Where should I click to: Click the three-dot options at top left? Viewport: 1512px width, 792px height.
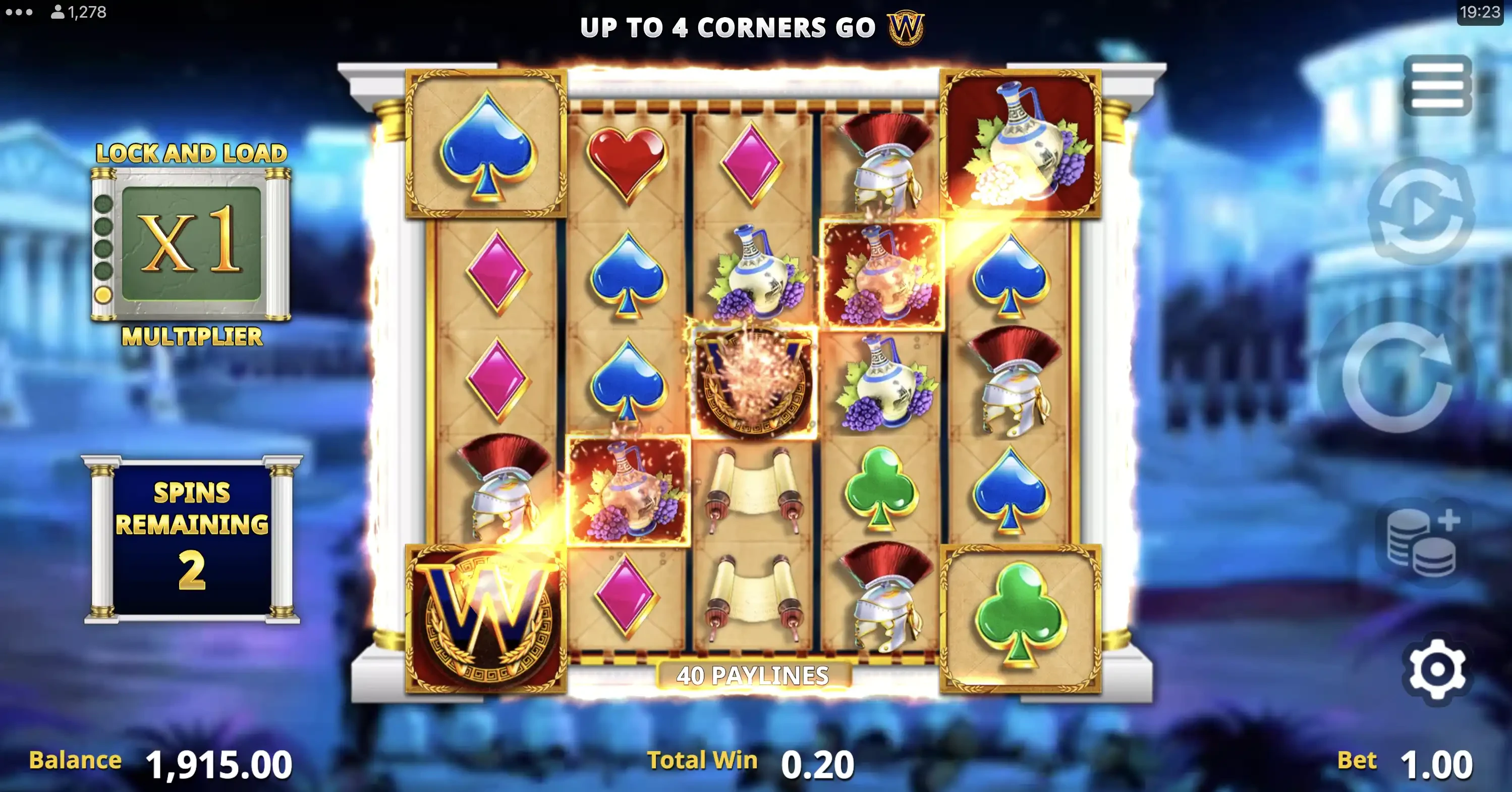click(19, 12)
